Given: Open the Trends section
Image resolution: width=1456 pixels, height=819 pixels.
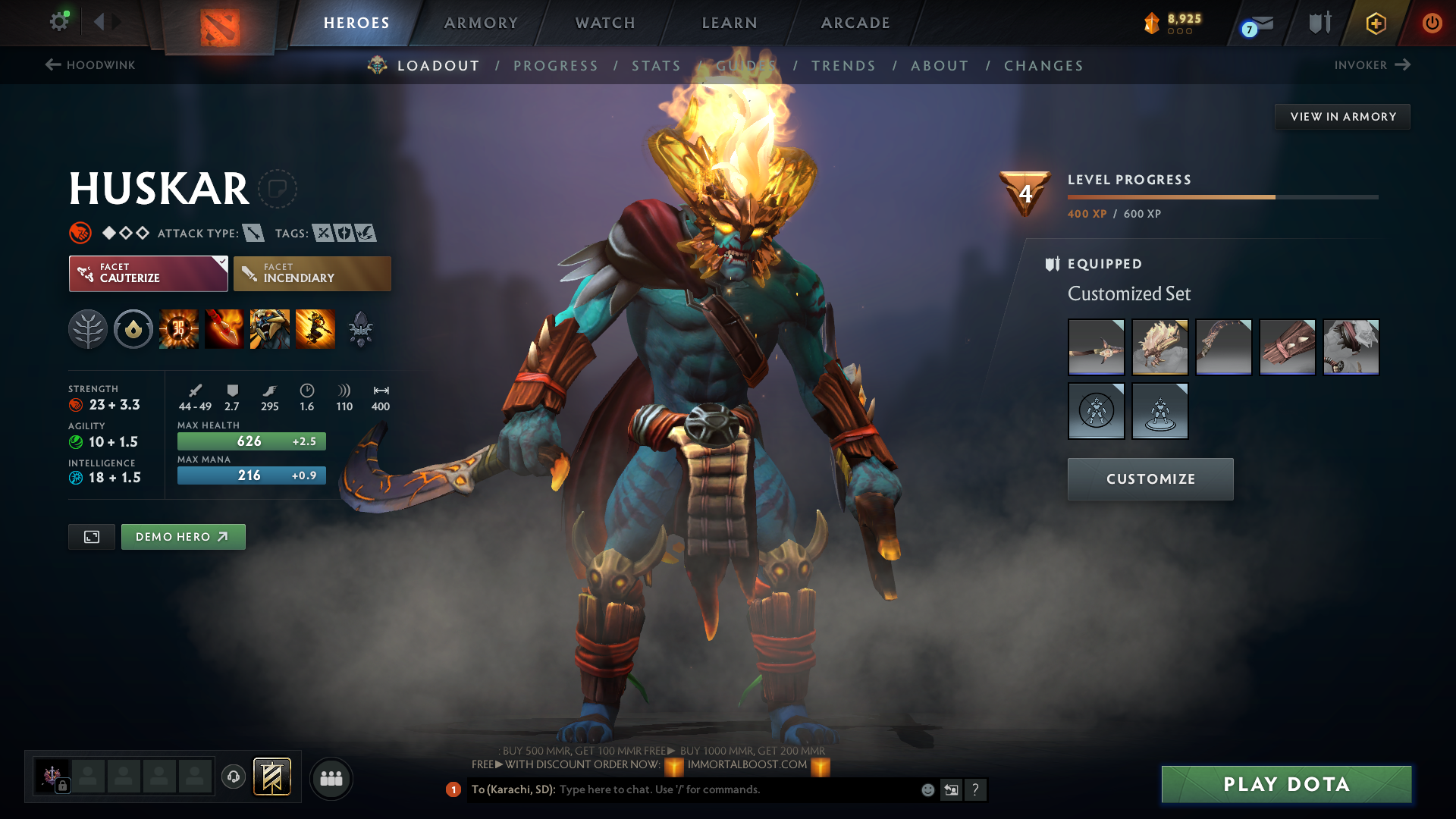Looking at the screenshot, I should (843, 66).
